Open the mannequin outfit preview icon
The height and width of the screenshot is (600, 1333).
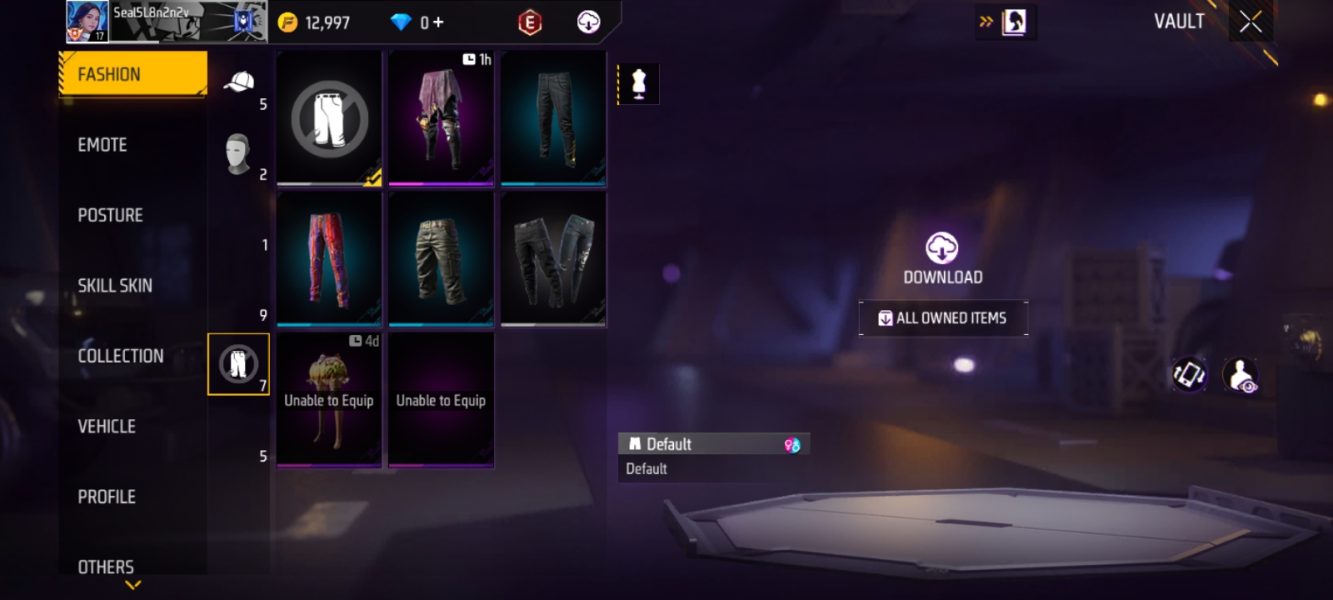tap(639, 85)
